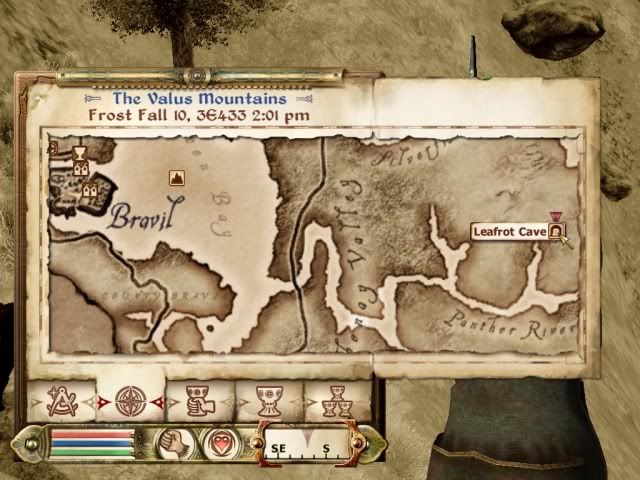Select the Leafrot Cave map marker
The width and height of the screenshot is (640, 480).
tap(555, 231)
